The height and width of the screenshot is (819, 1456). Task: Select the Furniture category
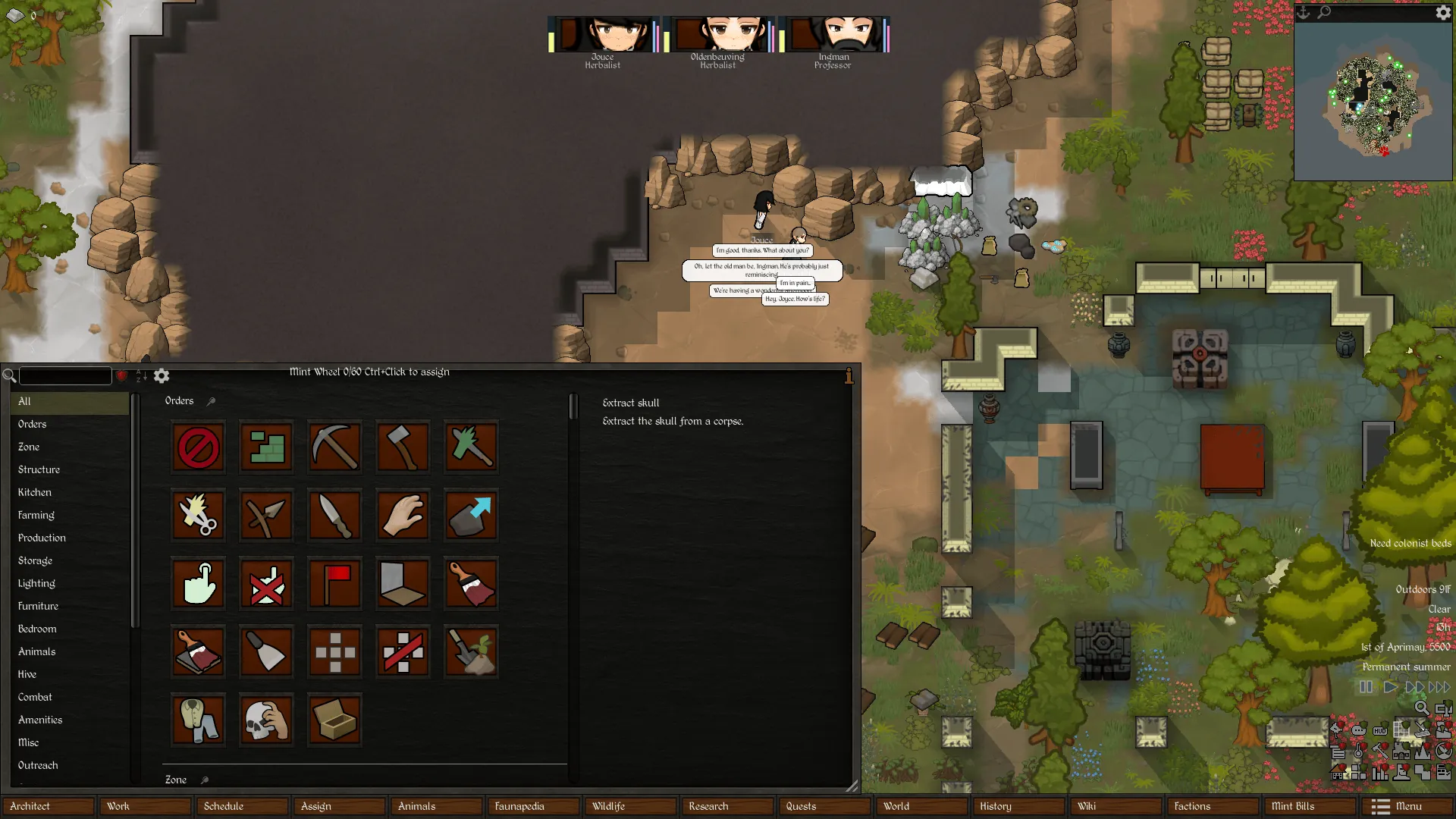(38, 606)
